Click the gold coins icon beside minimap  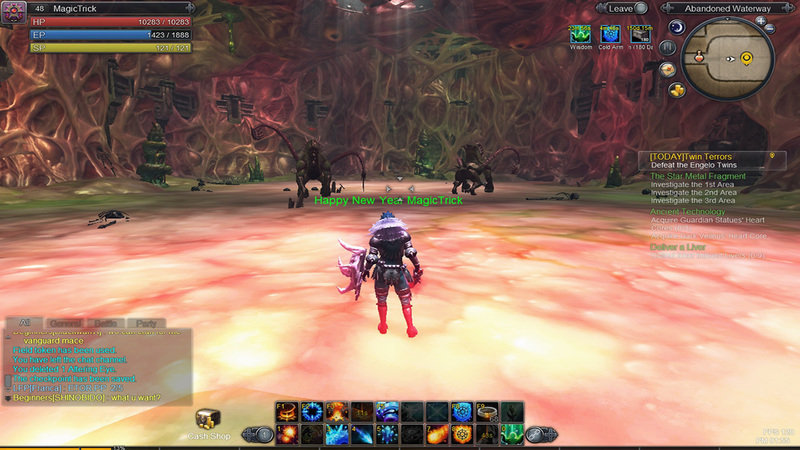[x=677, y=88]
